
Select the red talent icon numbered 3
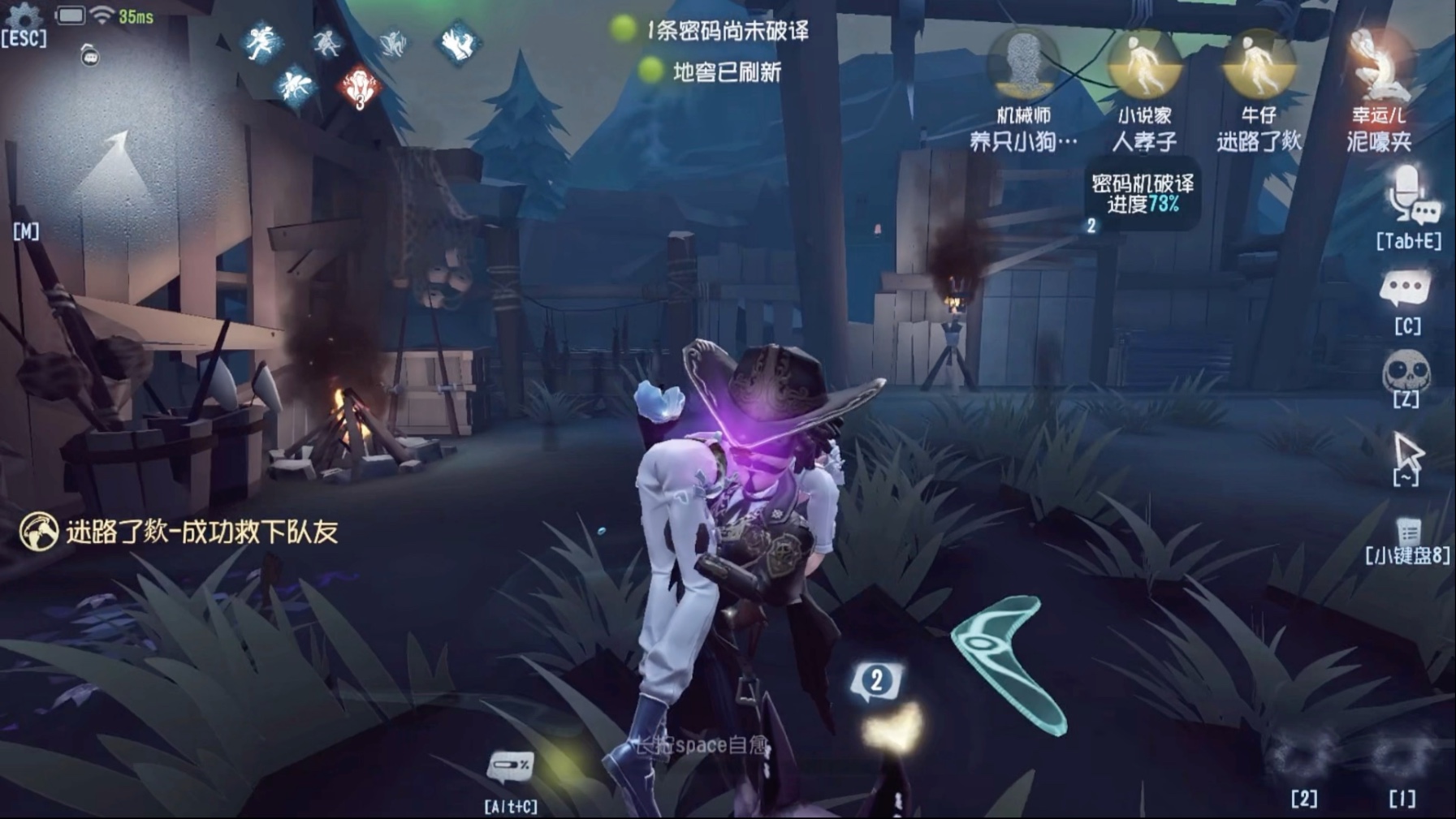(x=358, y=88)
